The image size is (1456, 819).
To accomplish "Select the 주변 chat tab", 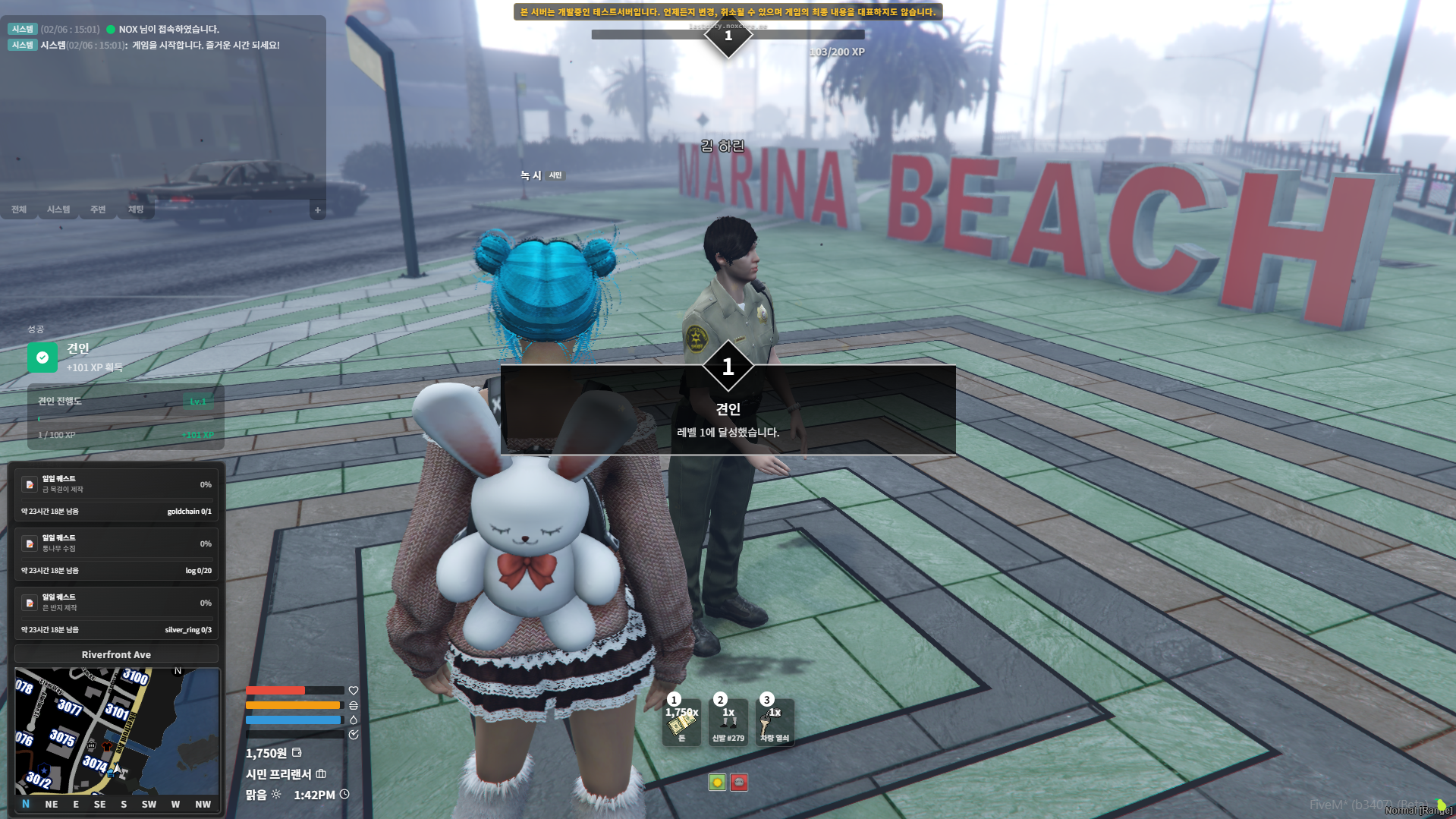I will [x=98, y=209].
